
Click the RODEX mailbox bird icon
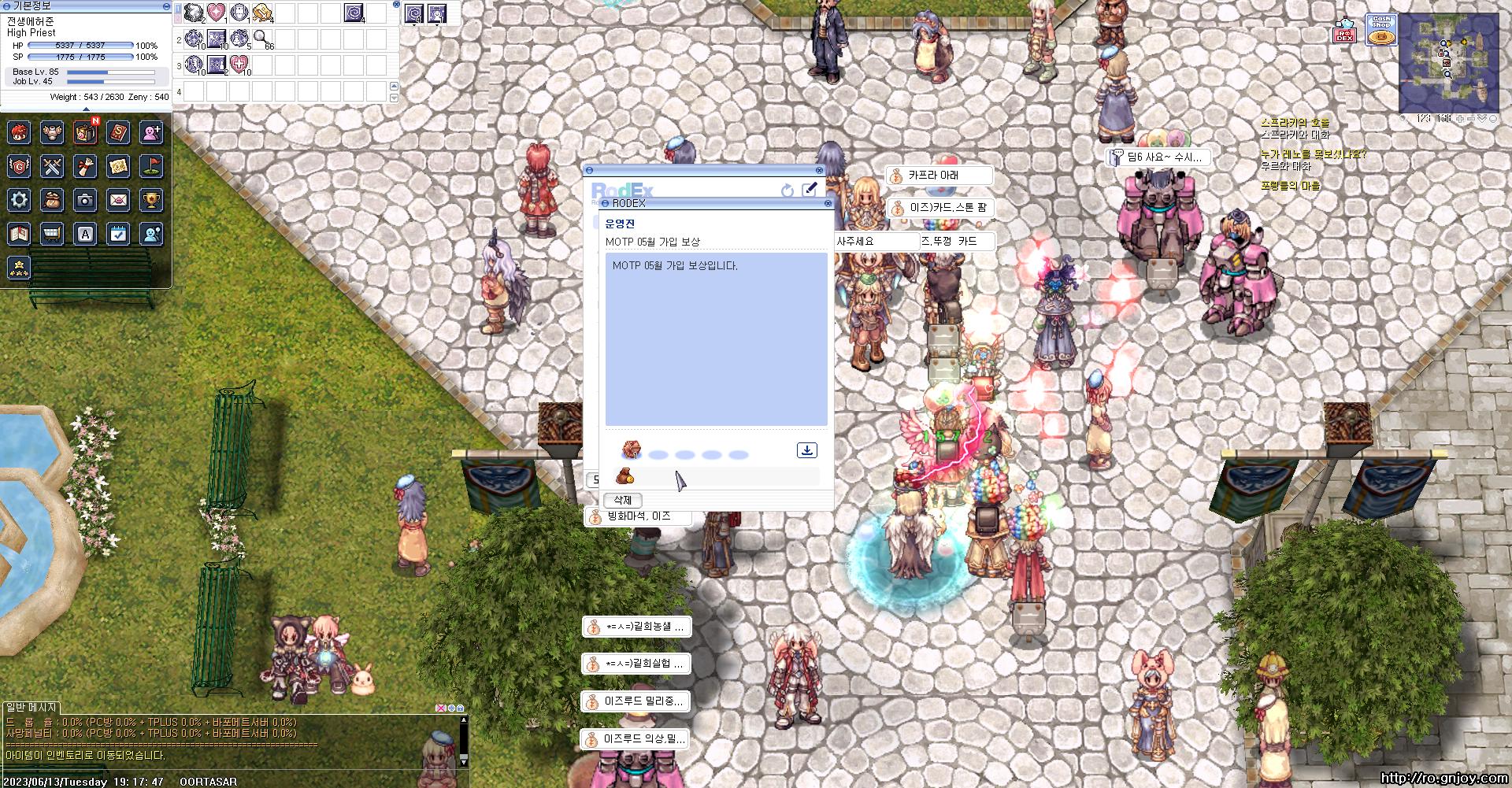tap(1343, 31)
